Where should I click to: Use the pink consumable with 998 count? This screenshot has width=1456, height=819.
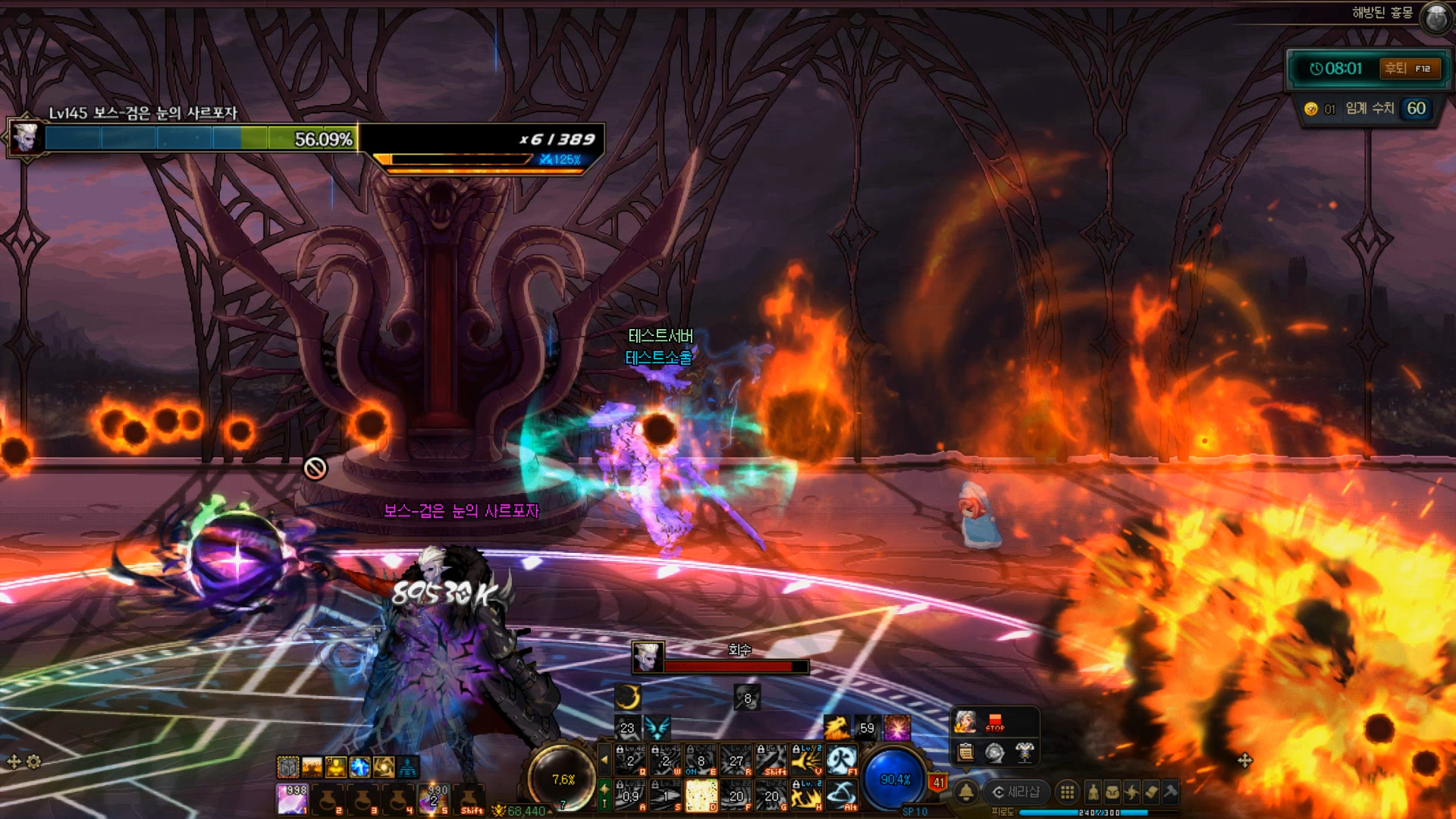(293, 798)
